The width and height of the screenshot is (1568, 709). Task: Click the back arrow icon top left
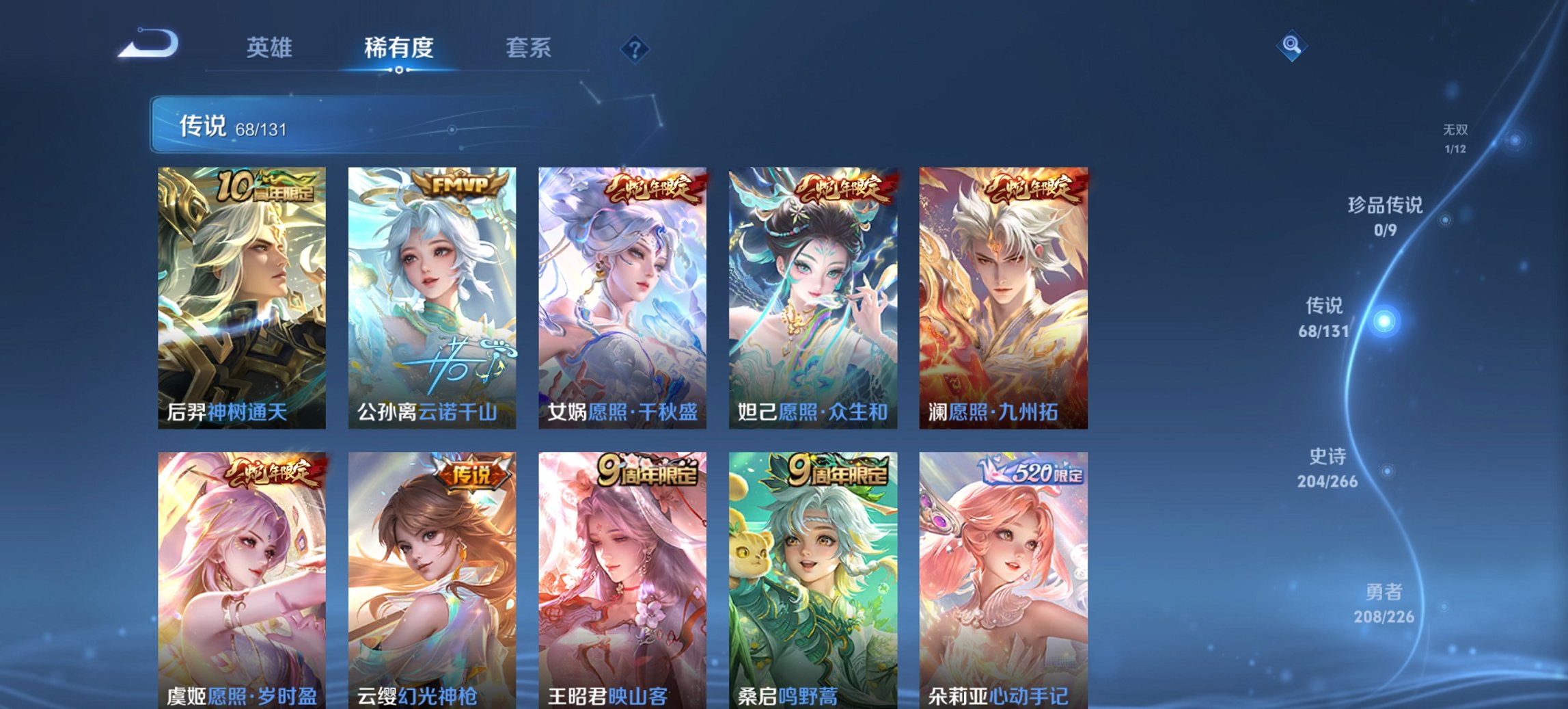(x=146, y=46)
